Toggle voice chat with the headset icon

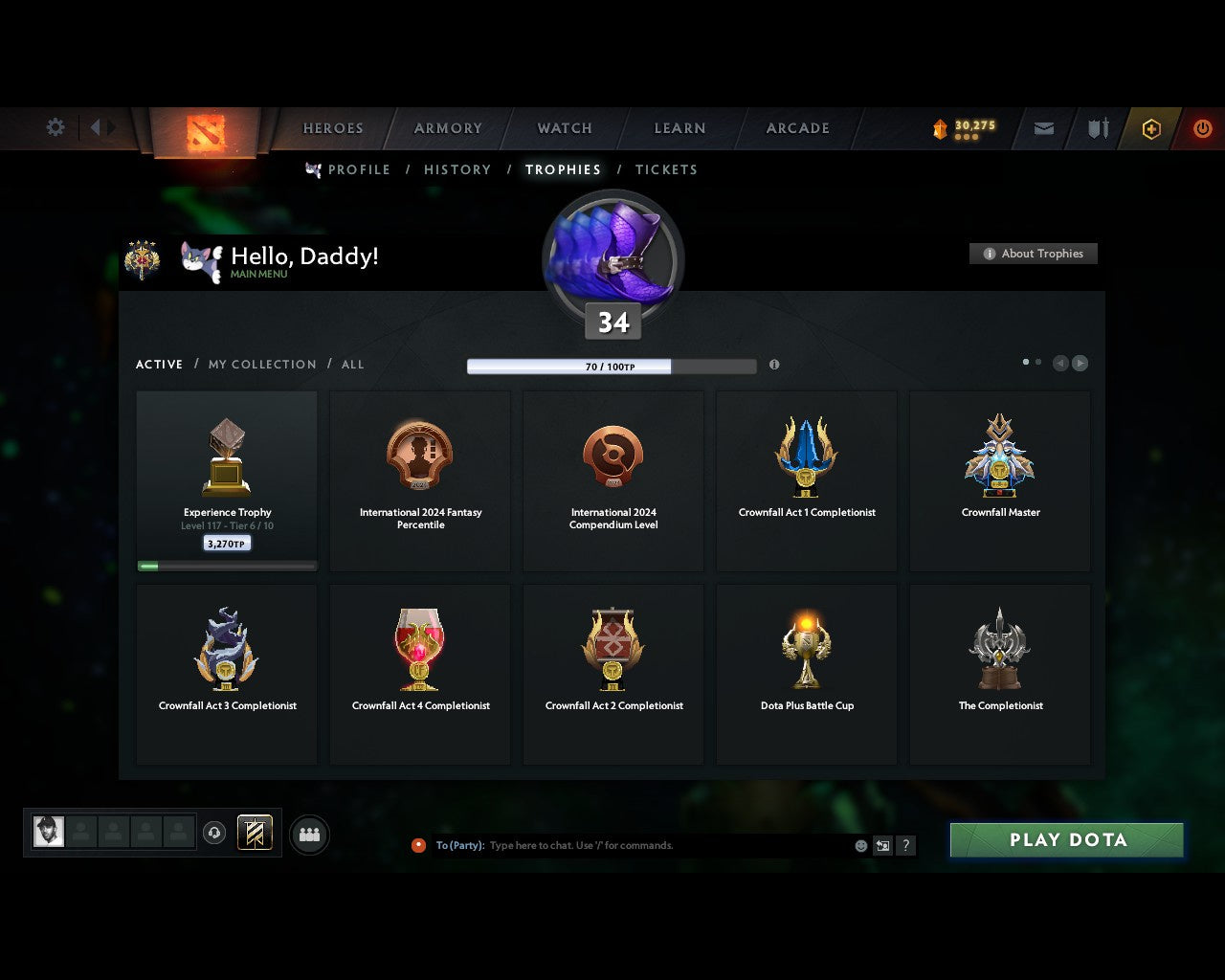(x=213, y=833)
